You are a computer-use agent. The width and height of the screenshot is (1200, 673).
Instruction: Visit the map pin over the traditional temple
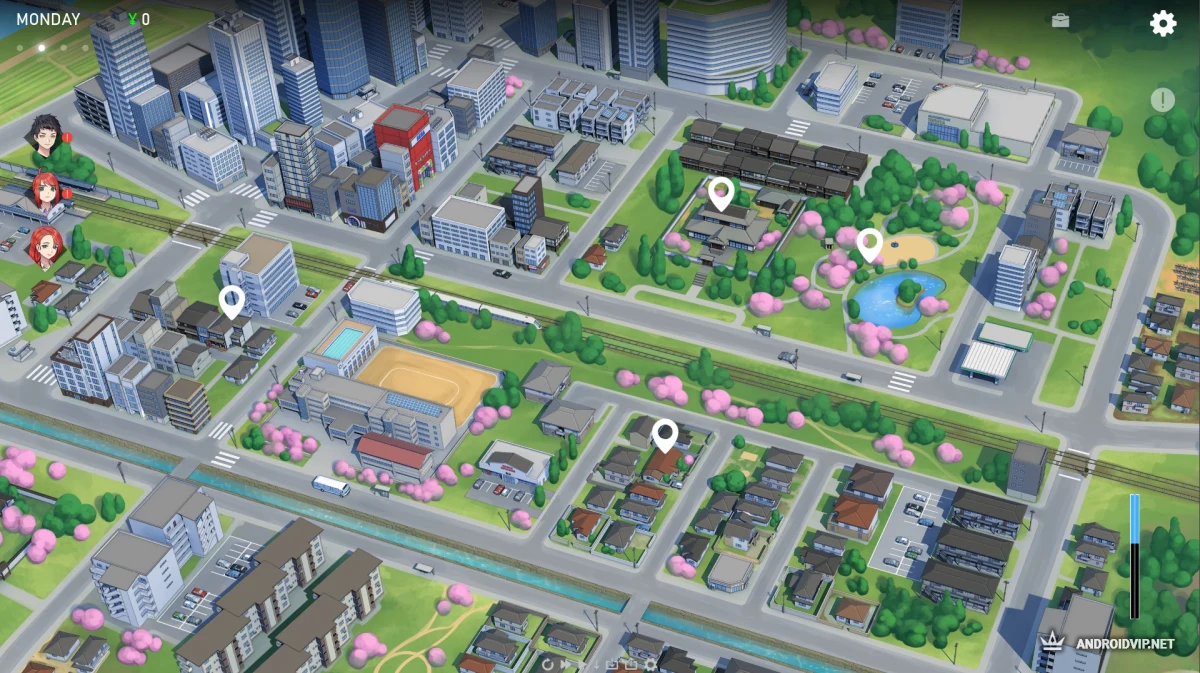pyautogui.click(x=720, y=192)
